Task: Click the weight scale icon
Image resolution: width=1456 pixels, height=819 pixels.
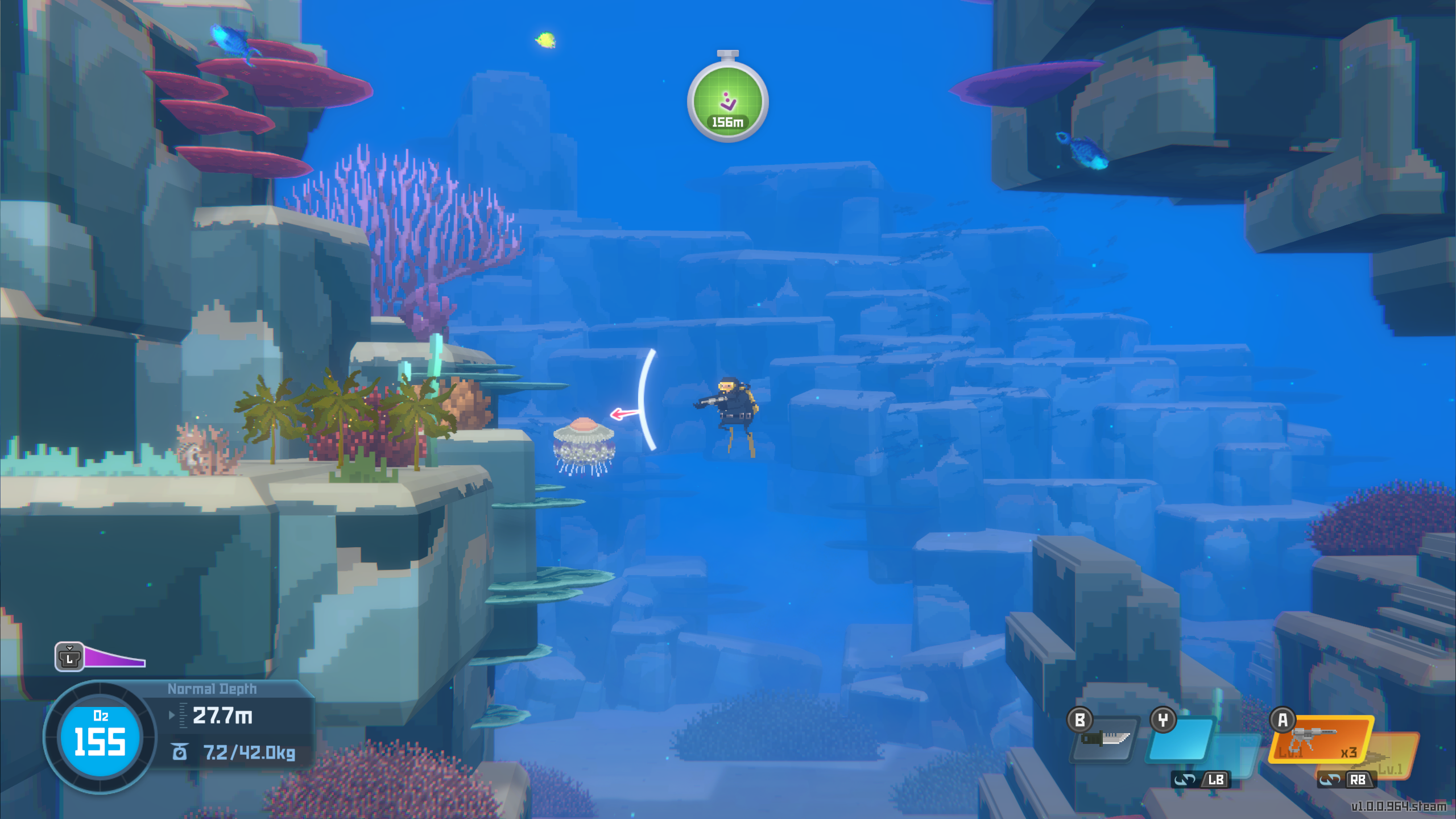Action: coord(179,752)
